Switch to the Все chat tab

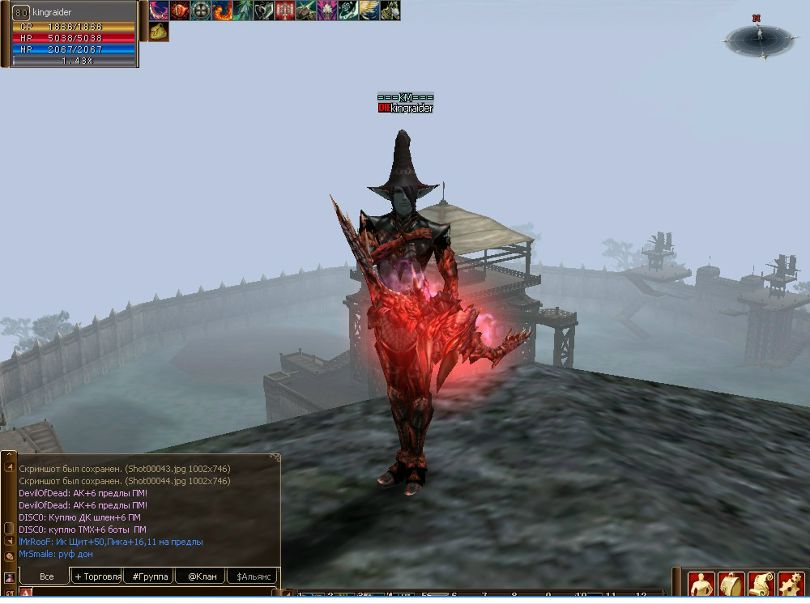[x=46, y=577]
